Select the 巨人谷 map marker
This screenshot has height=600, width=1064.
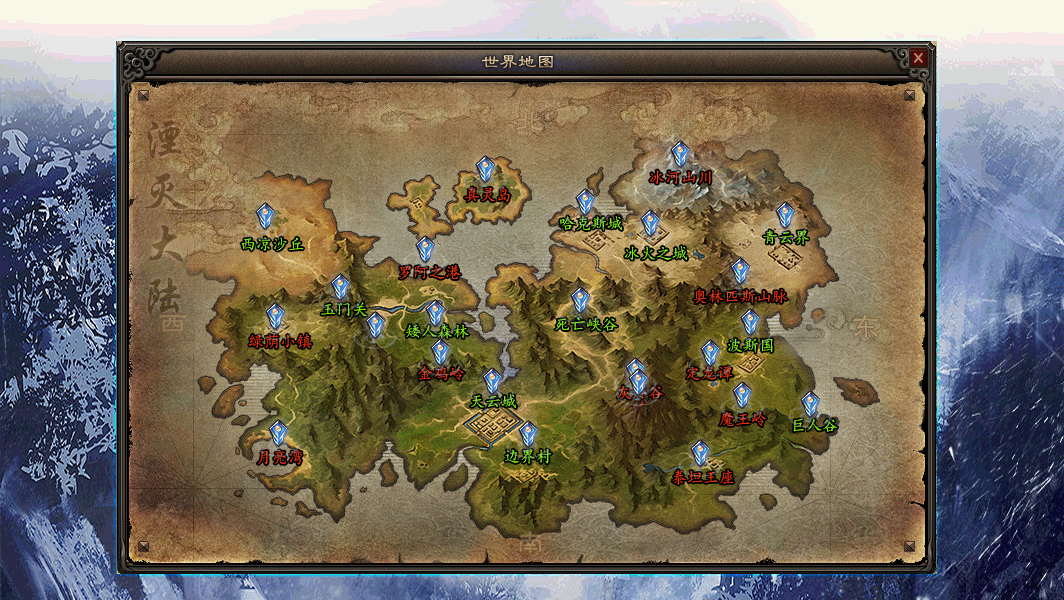(811, 403)
